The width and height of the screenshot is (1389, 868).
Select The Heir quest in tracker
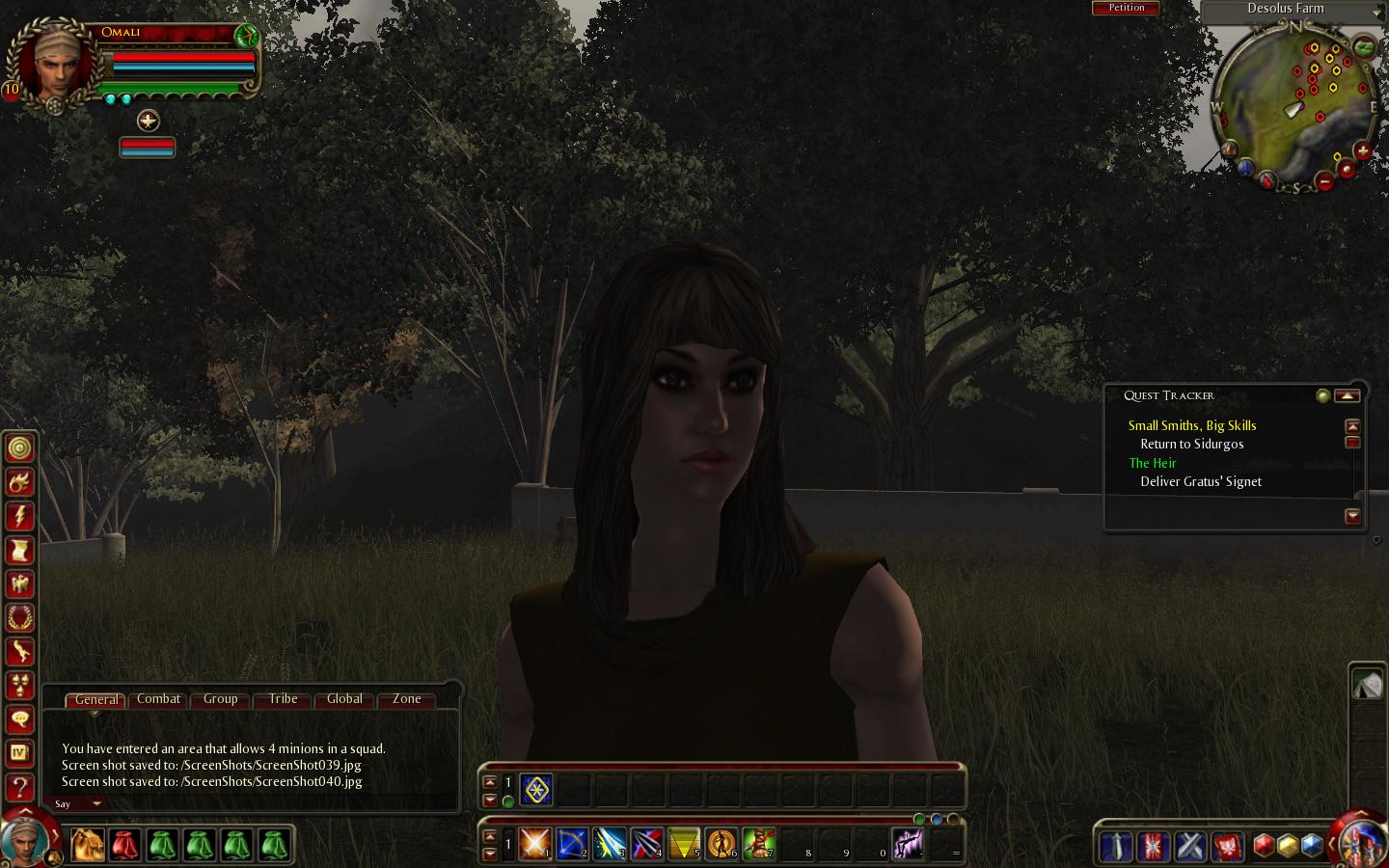(1153, 463)
